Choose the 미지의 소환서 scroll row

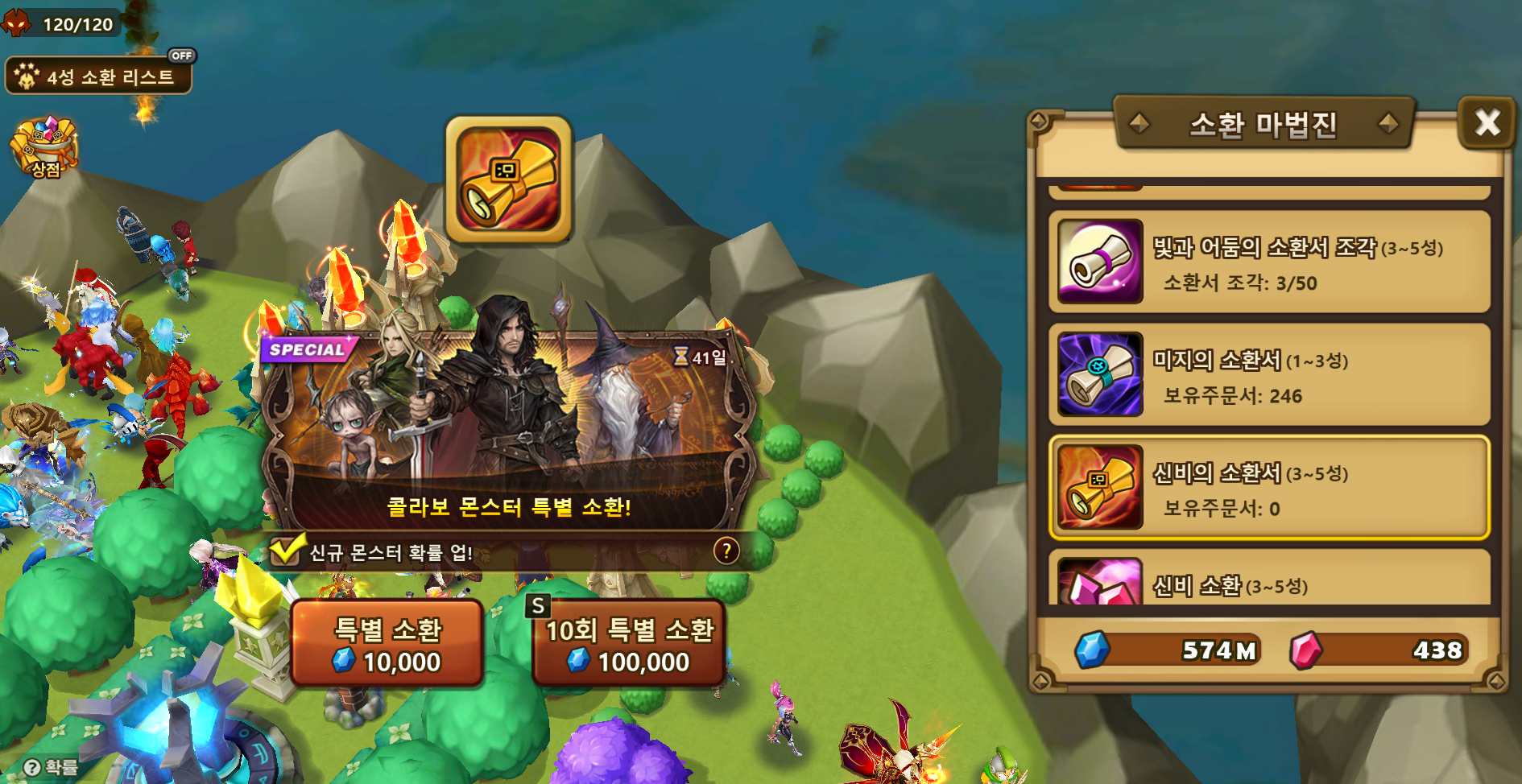coord(1269,374)
